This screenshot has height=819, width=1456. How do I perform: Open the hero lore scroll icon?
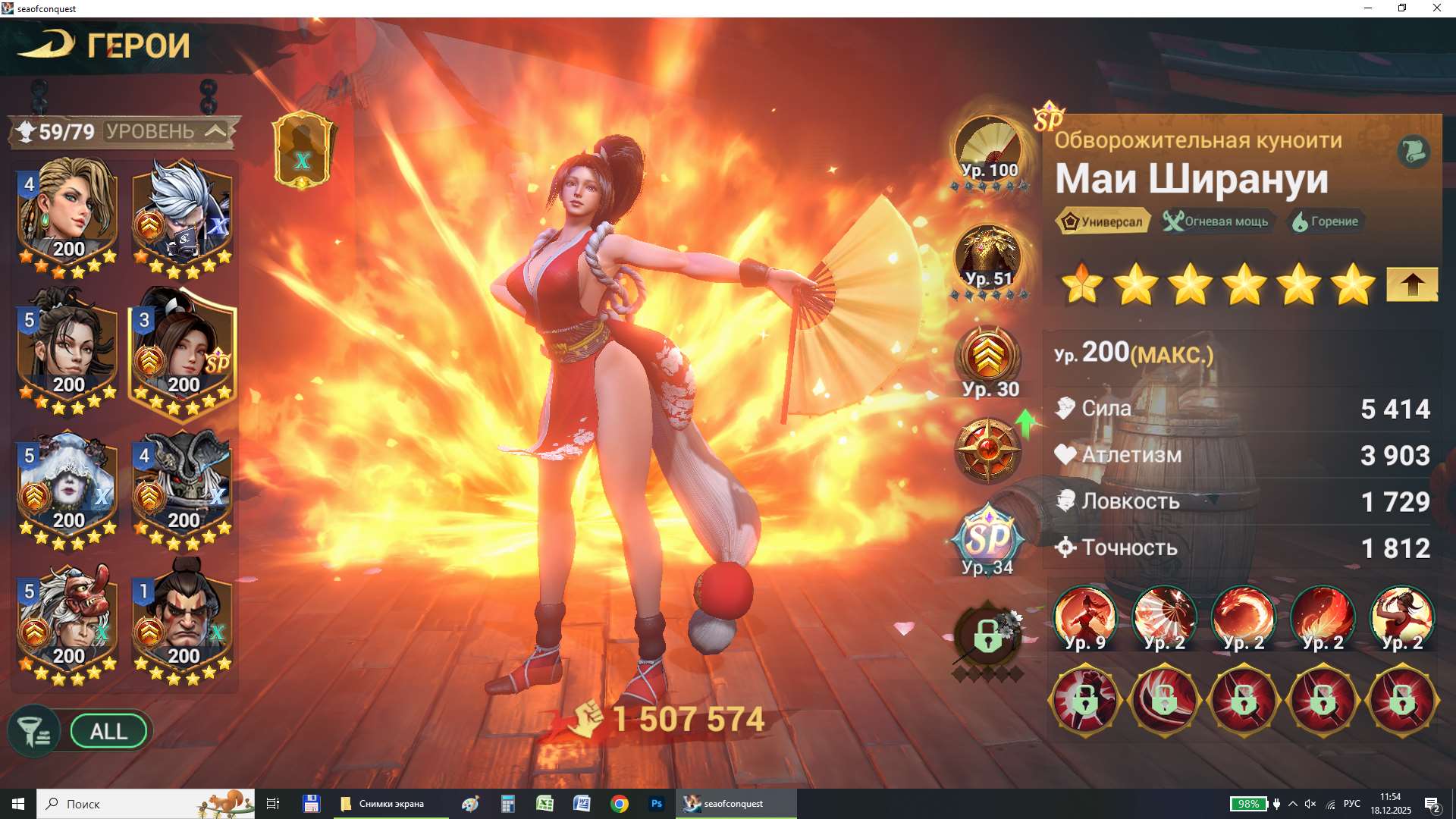[1413, 152]
